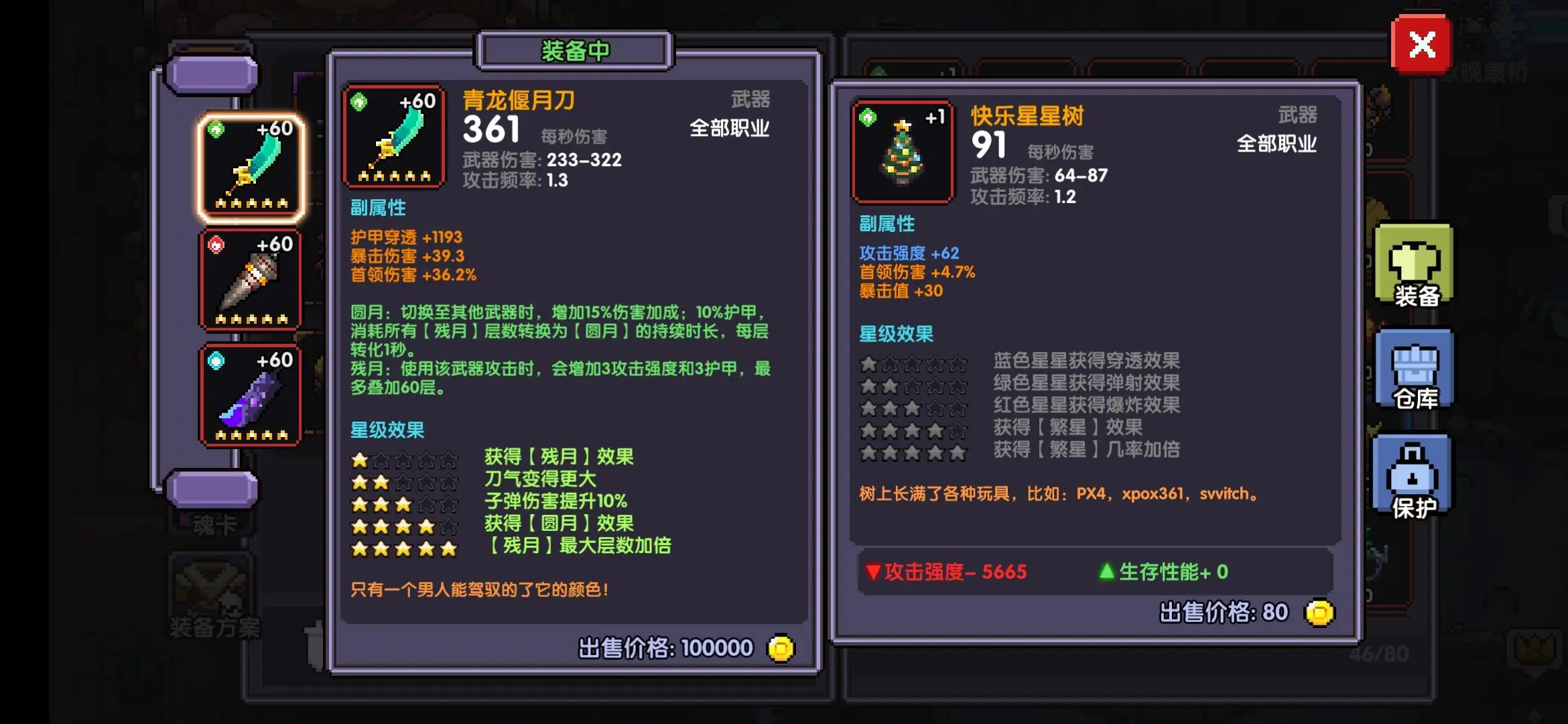Tap the green 装备 equip button

[1415, 265]
